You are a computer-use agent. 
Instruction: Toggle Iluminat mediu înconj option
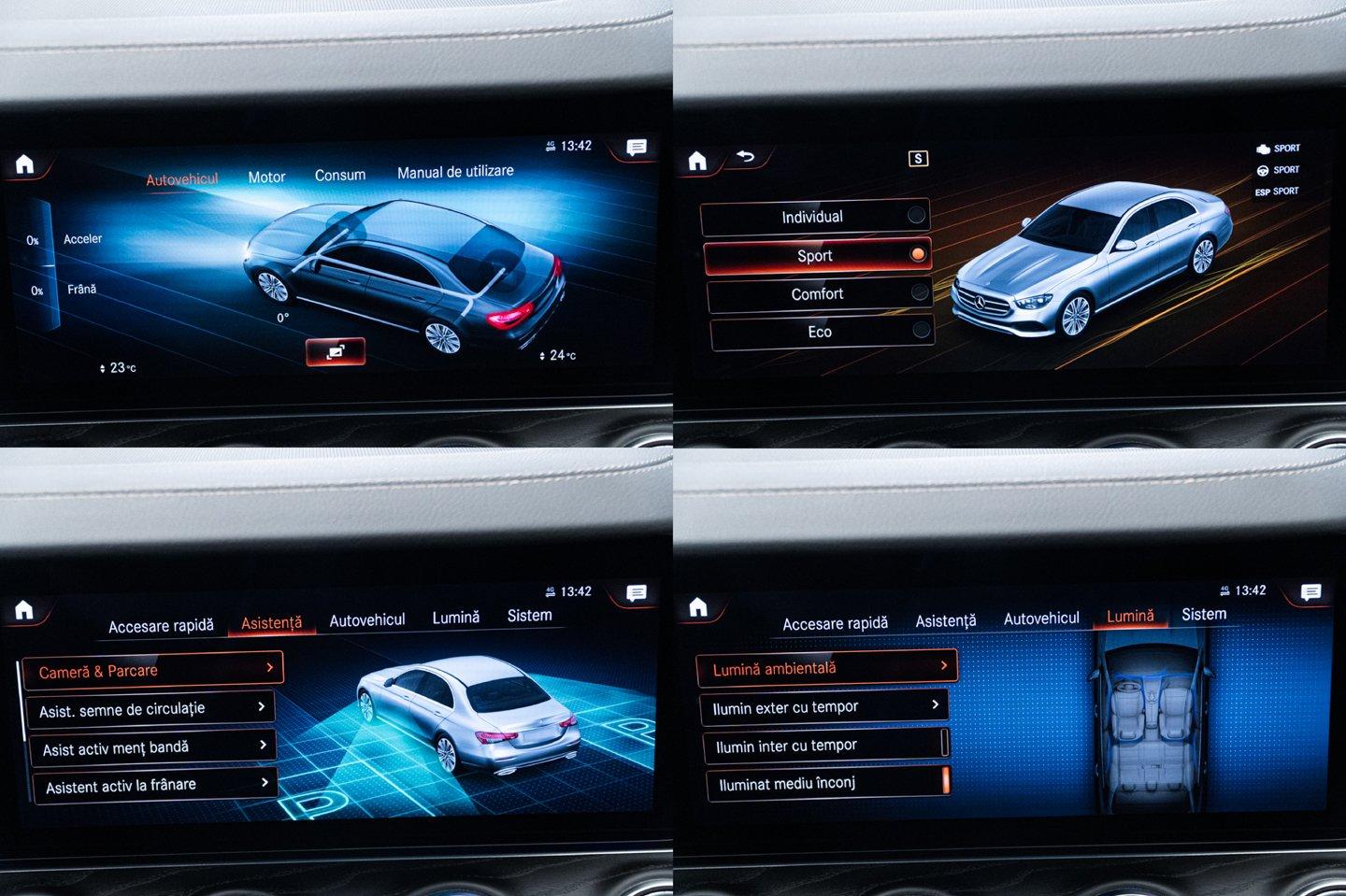tap(828, 783)
